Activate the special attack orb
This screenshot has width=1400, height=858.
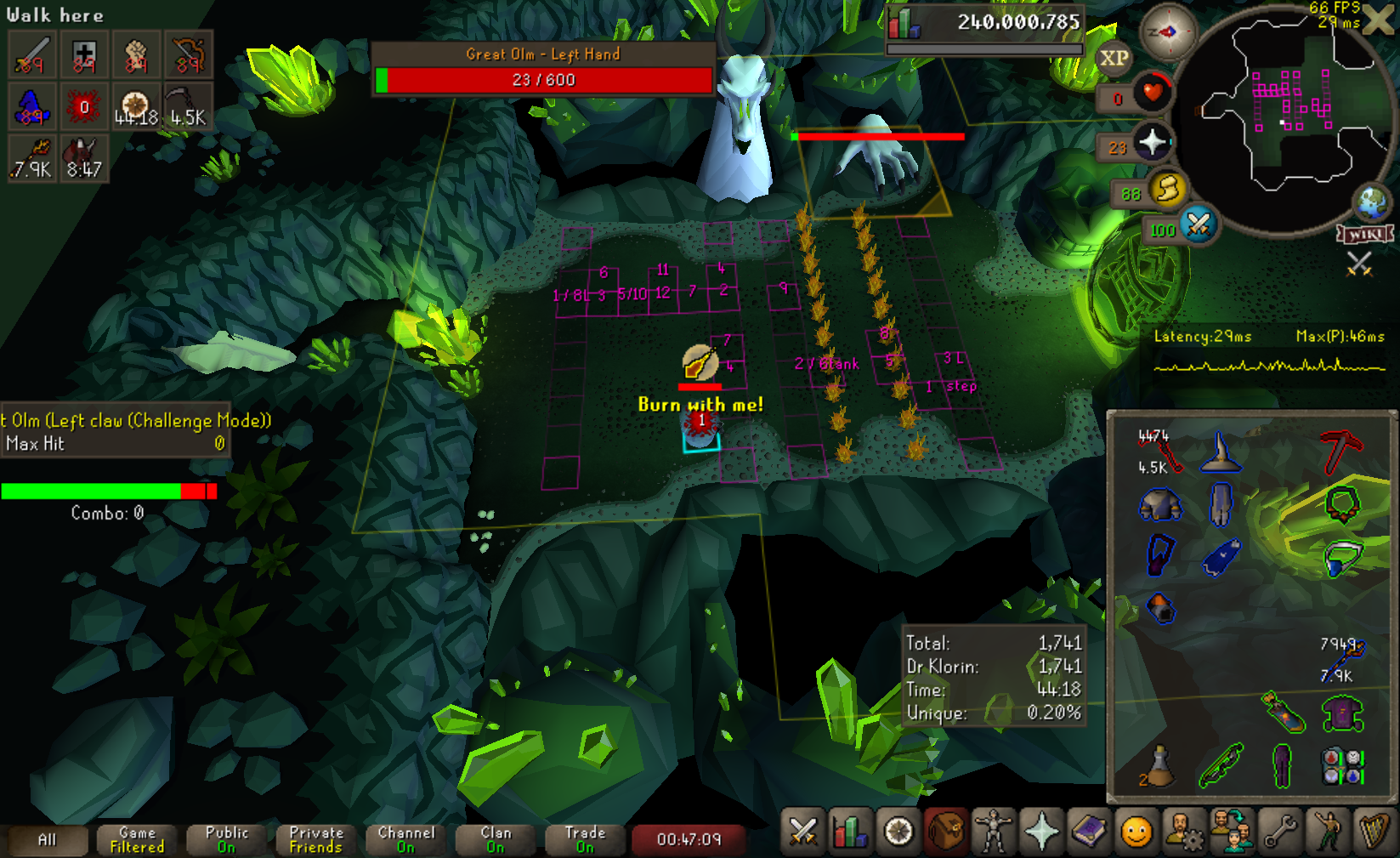1199,224
